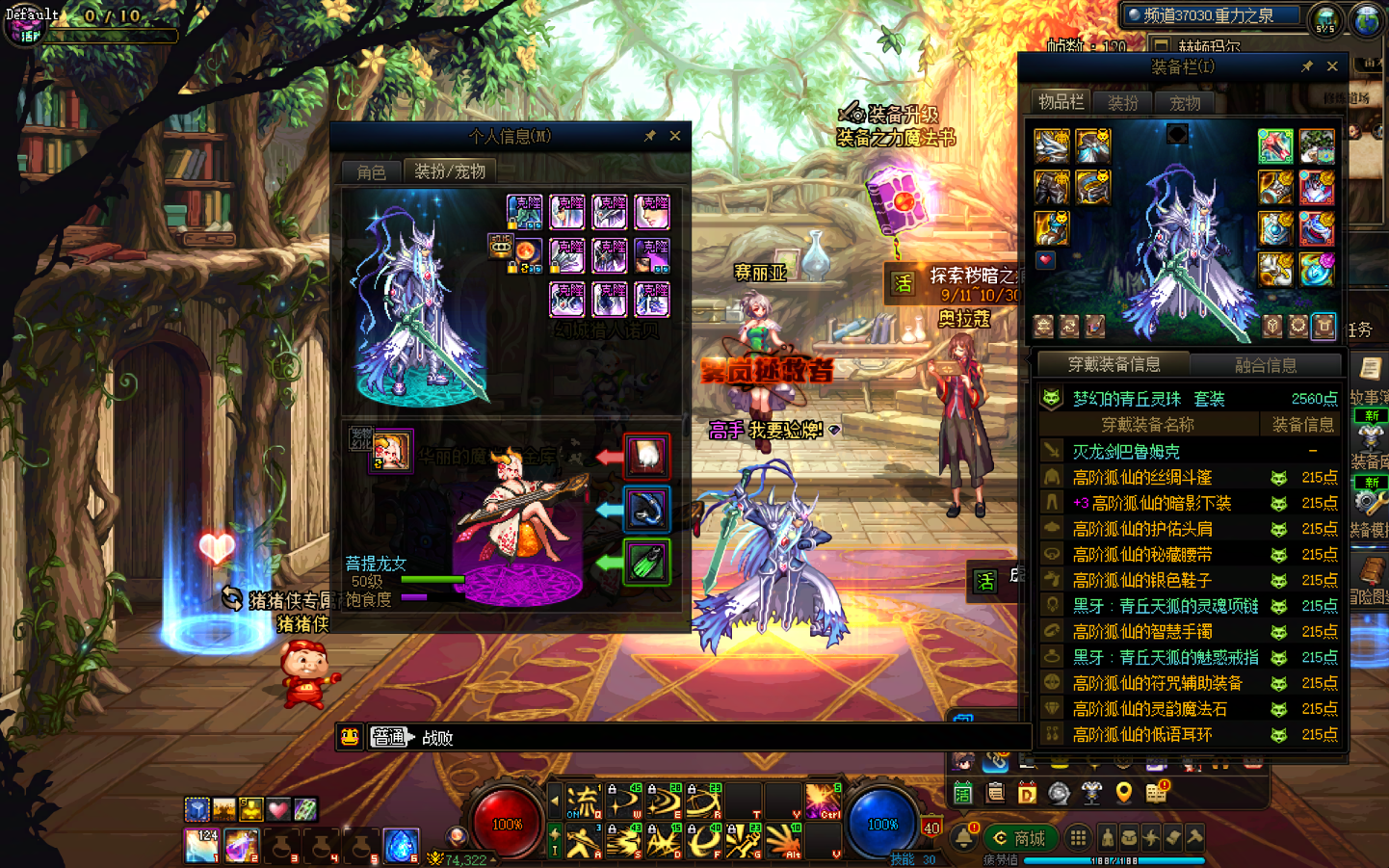The image size is (1389, 868).
Task: Select the 灭龙剑巴鲁姆克 weapon row
Action: [1126, 451]
